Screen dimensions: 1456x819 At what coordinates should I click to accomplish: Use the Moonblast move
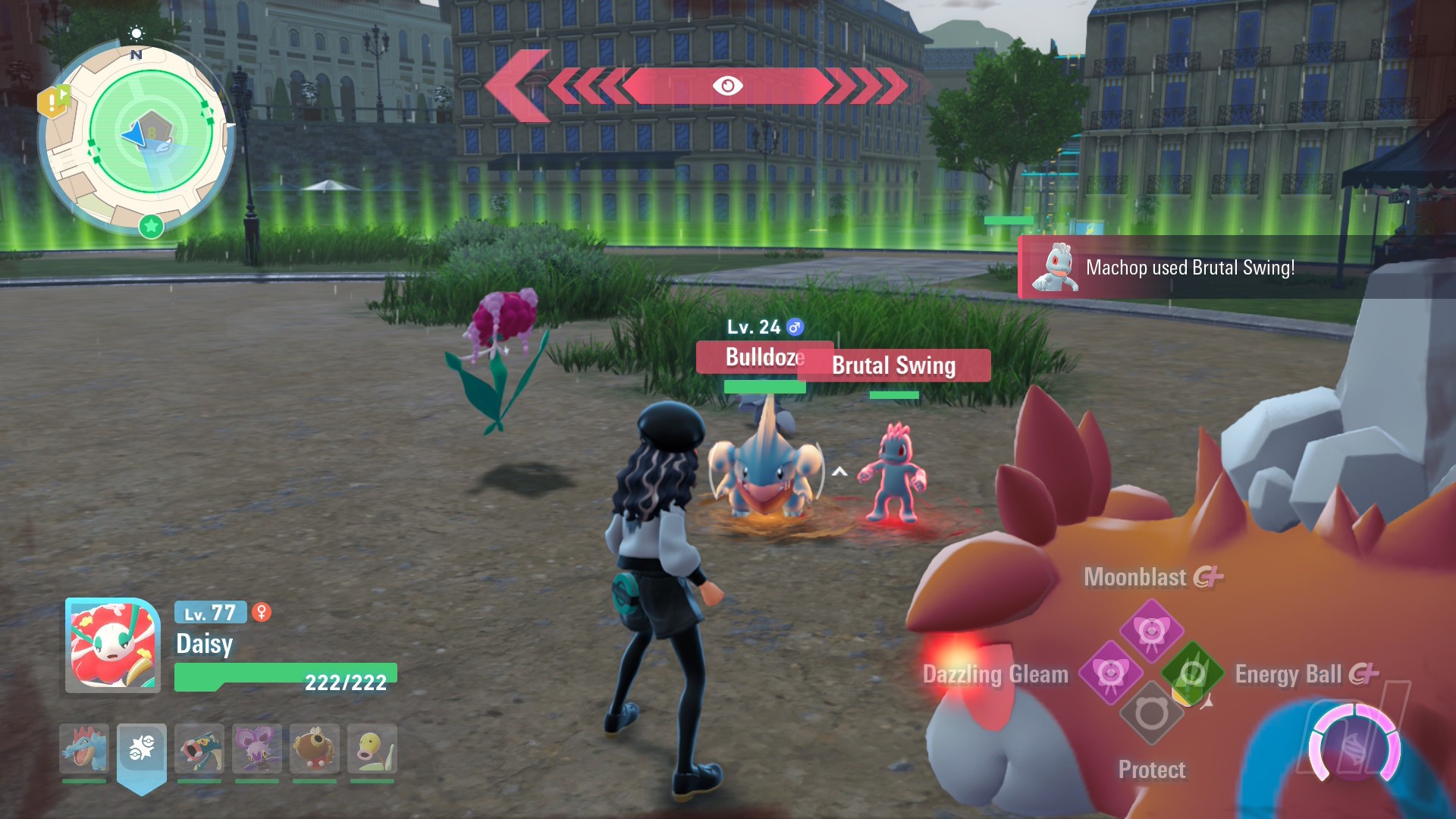1151,629
